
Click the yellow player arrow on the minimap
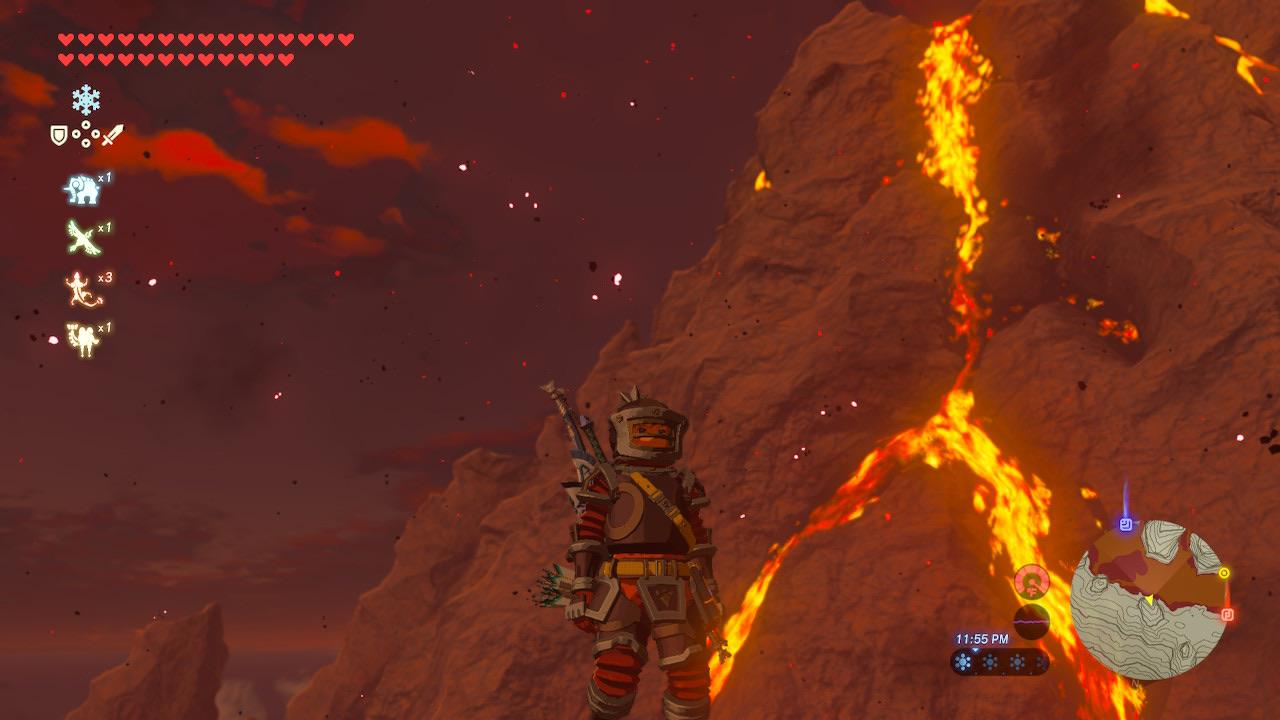coord(1149,600)
